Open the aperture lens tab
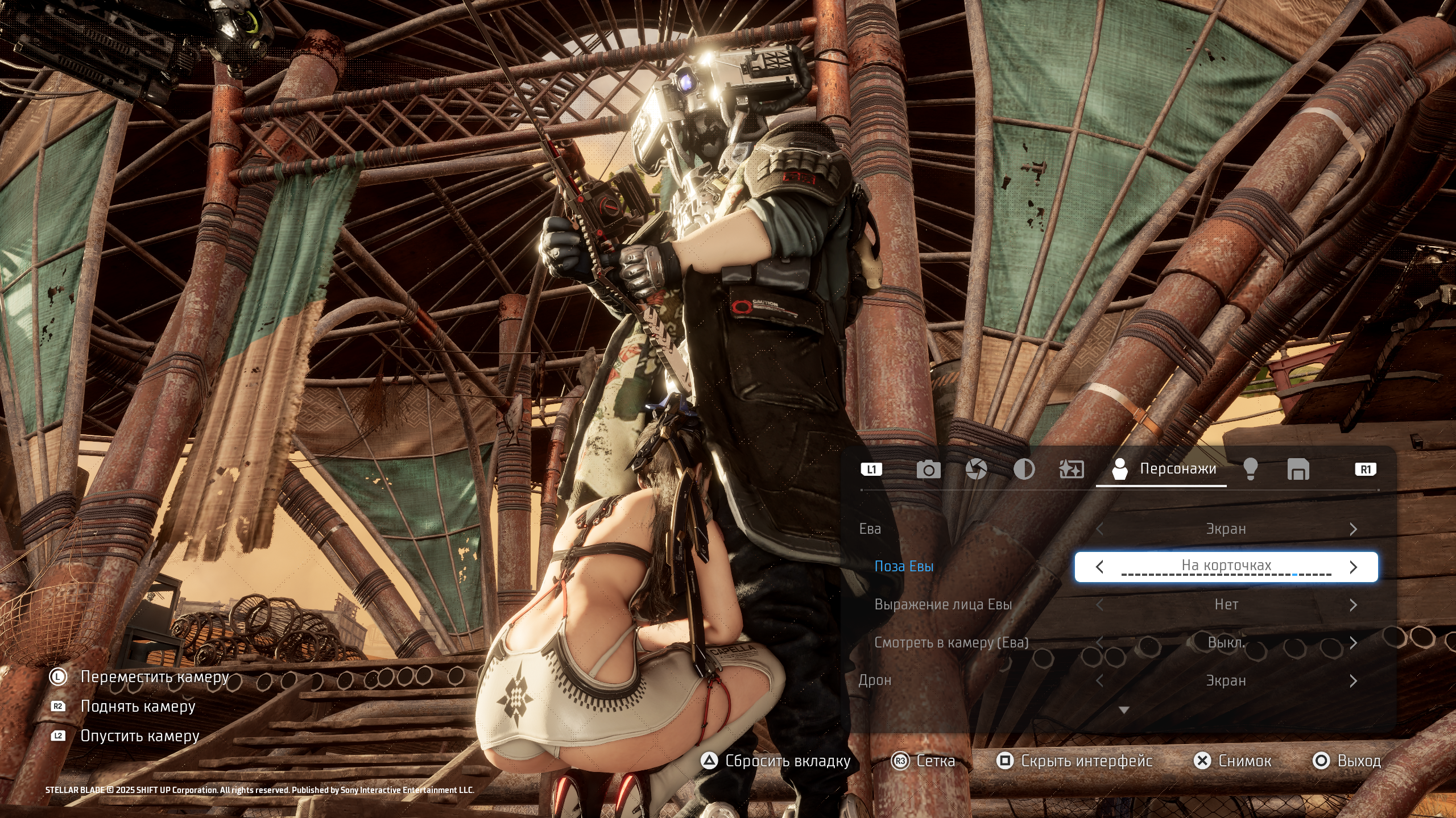 pos(976,470)
